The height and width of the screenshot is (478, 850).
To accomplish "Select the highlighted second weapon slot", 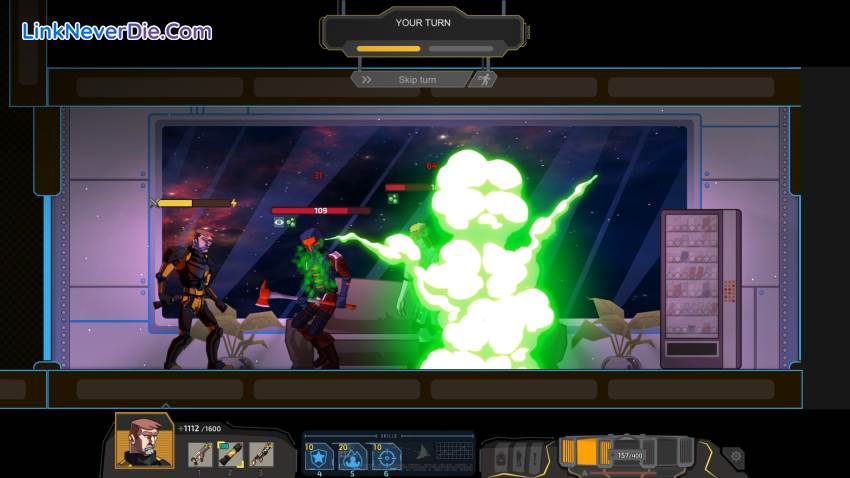I will (x=229, y=455).
